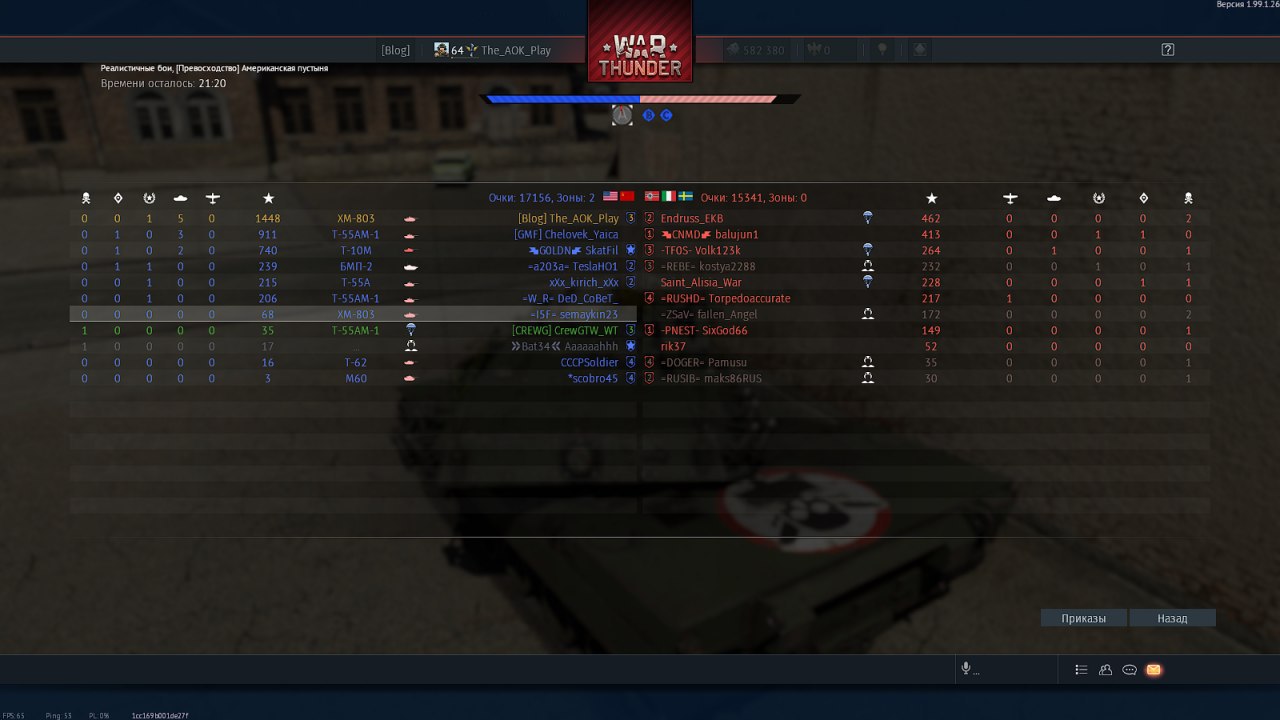Open the glowing orange mail envelope

1153,670
